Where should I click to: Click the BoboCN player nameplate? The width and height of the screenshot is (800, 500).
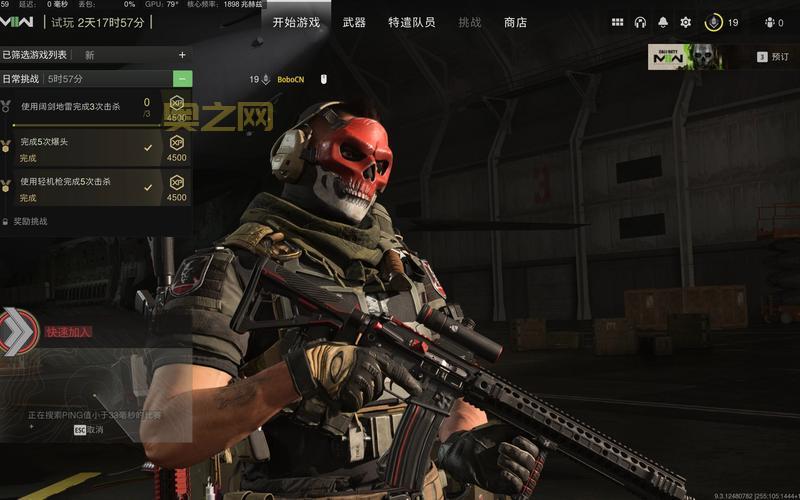[x=290, y=79]
